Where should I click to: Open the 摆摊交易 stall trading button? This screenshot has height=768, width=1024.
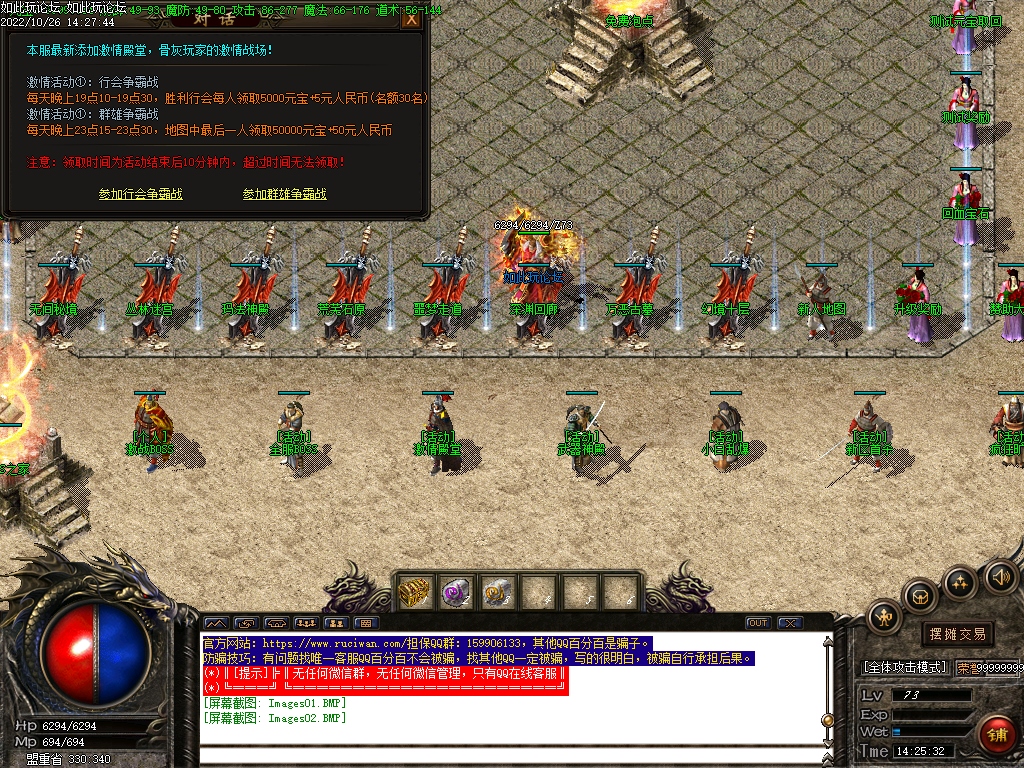pos(957,634)
